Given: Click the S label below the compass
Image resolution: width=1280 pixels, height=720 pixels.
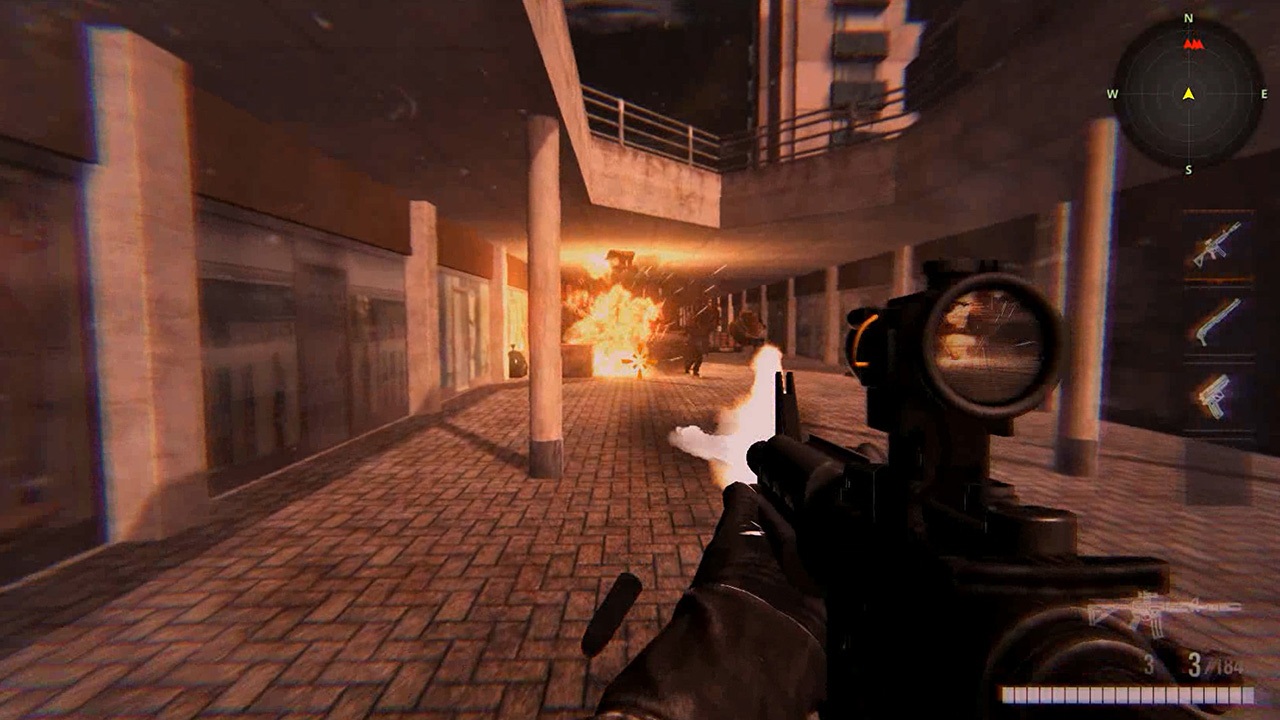Looking at the screenshot, I should coord(1188,168).
